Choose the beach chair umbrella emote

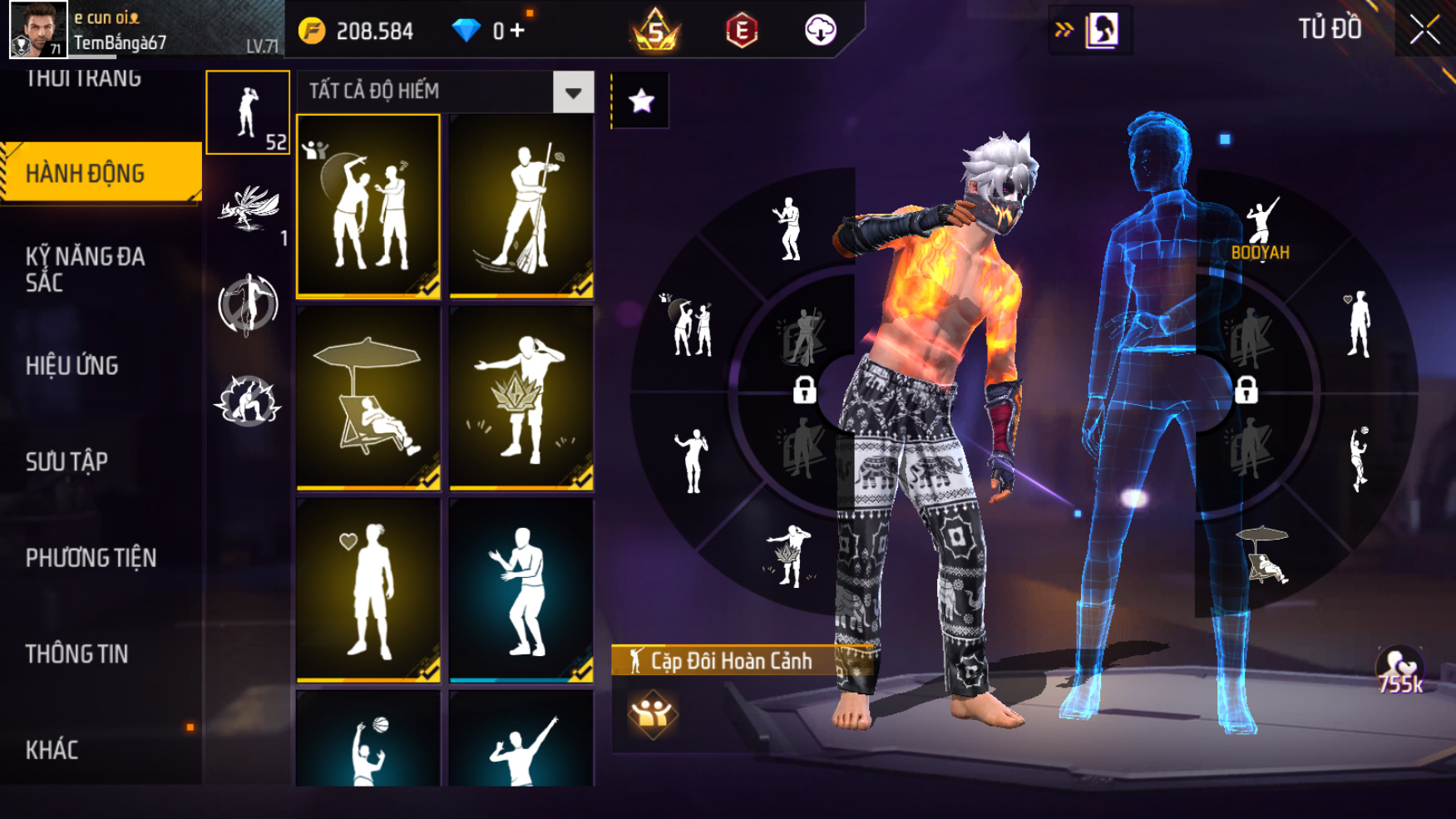368,397
